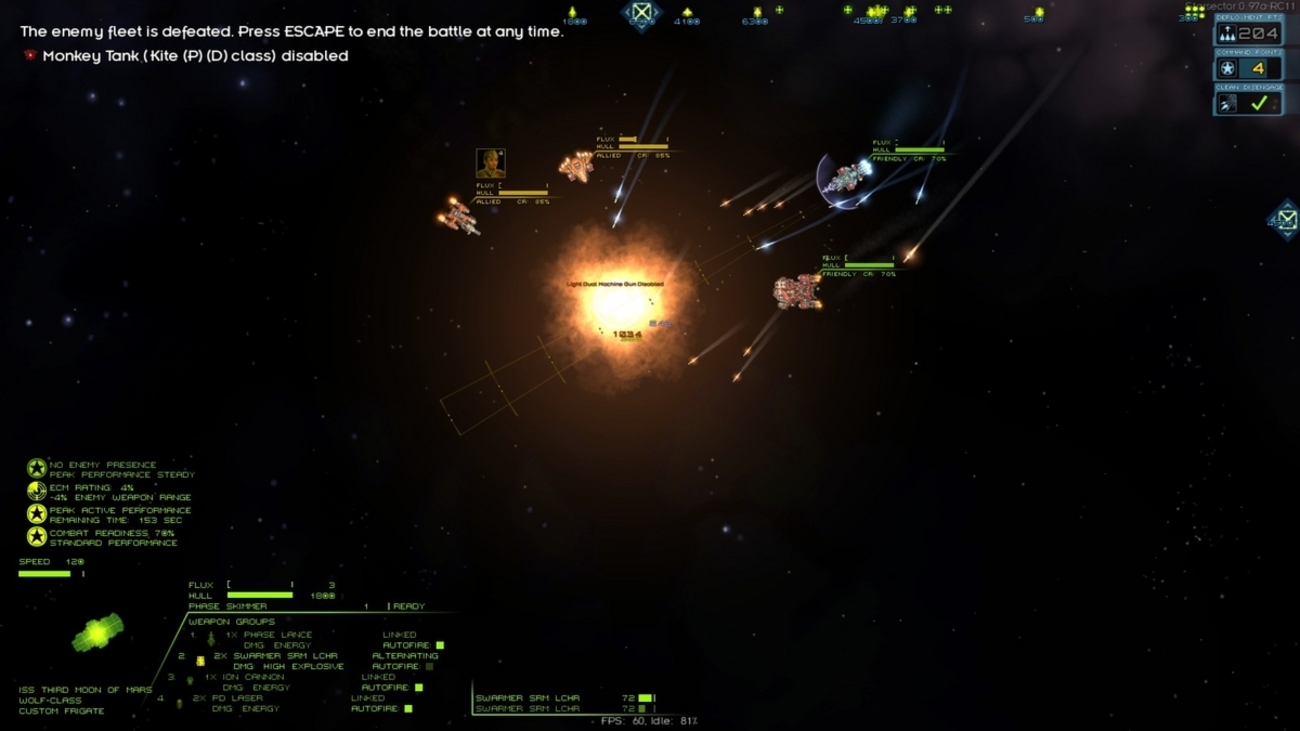Viewport: 1300px width, 731px height.
Task: Toggle Ion Cannon autofire indicator
Action: (x=418, y=688)
